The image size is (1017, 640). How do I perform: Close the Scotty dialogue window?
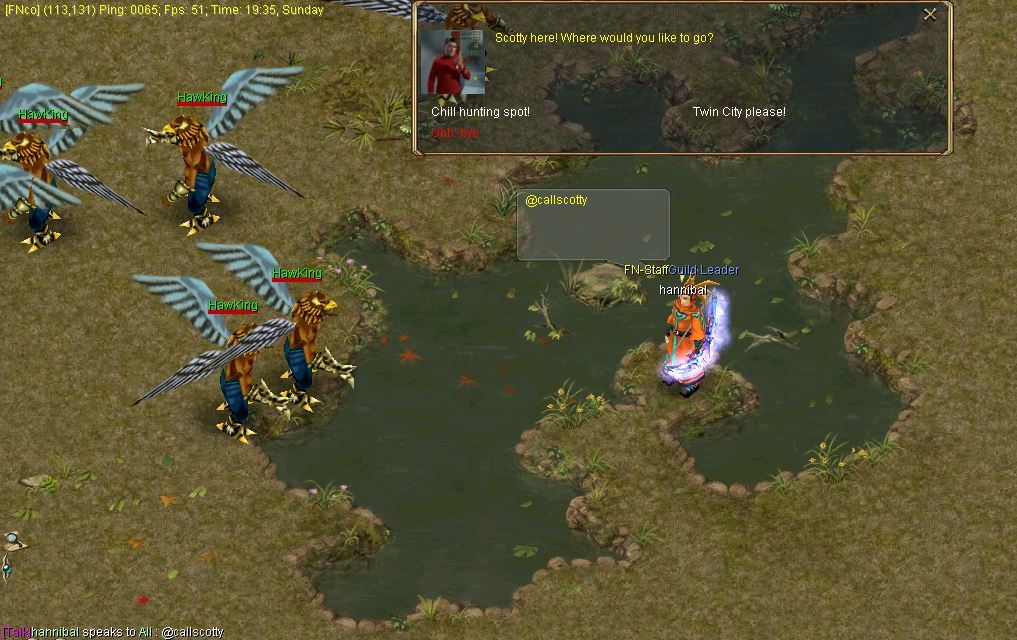pos(930,14)
